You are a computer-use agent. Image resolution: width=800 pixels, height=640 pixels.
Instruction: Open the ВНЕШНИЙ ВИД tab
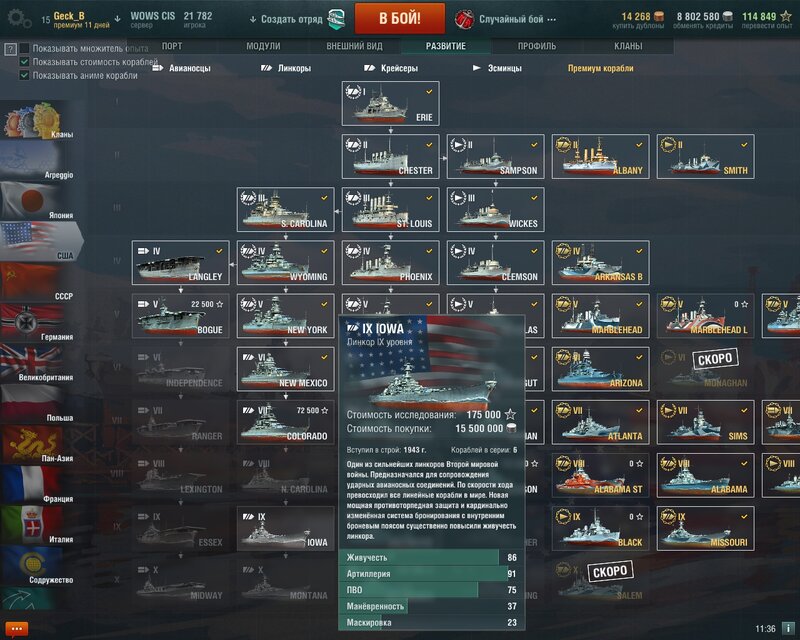pyautogui.click(x=355, y=46)
